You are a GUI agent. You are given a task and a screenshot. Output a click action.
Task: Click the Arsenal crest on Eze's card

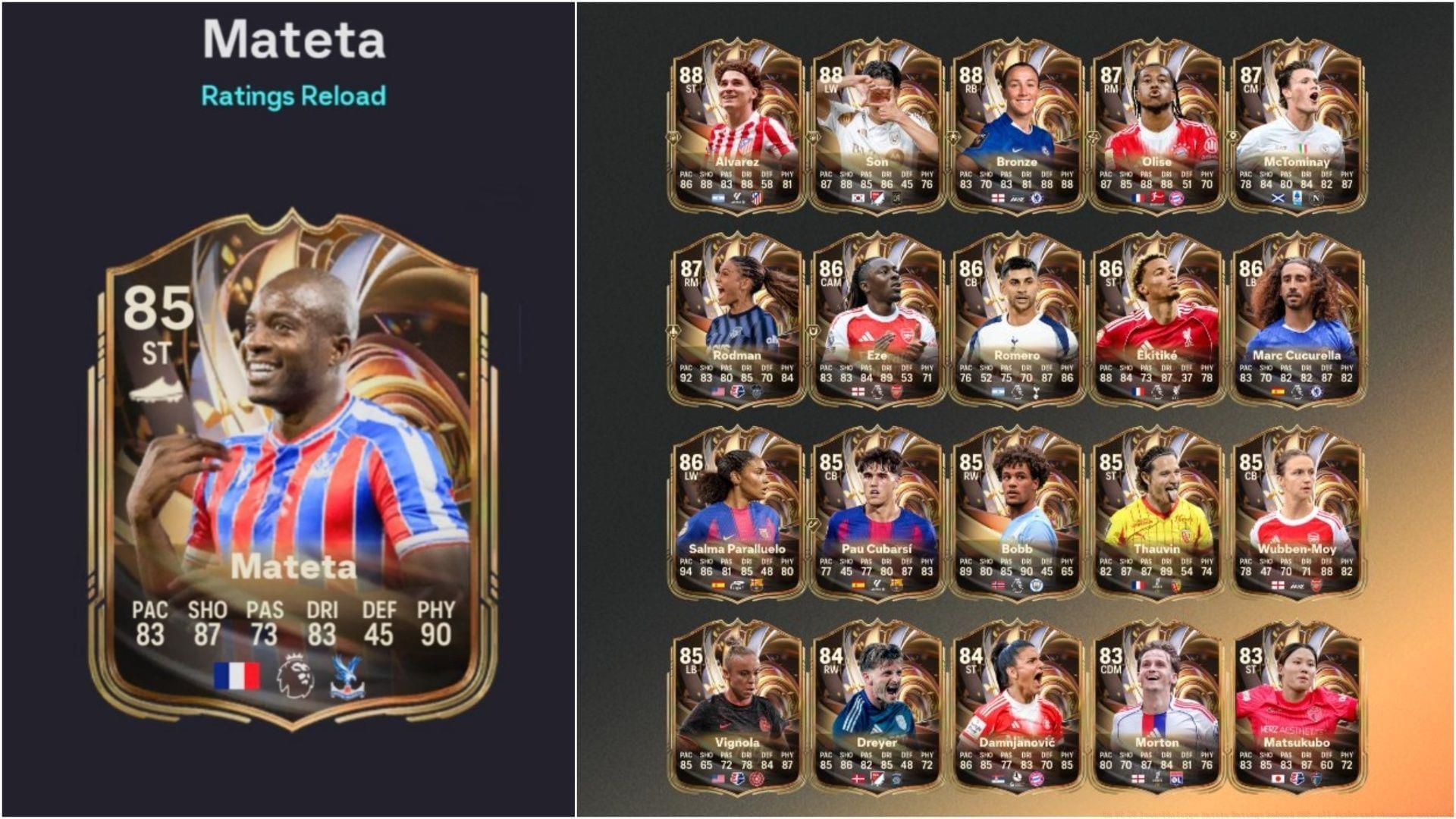click(896, 392)
